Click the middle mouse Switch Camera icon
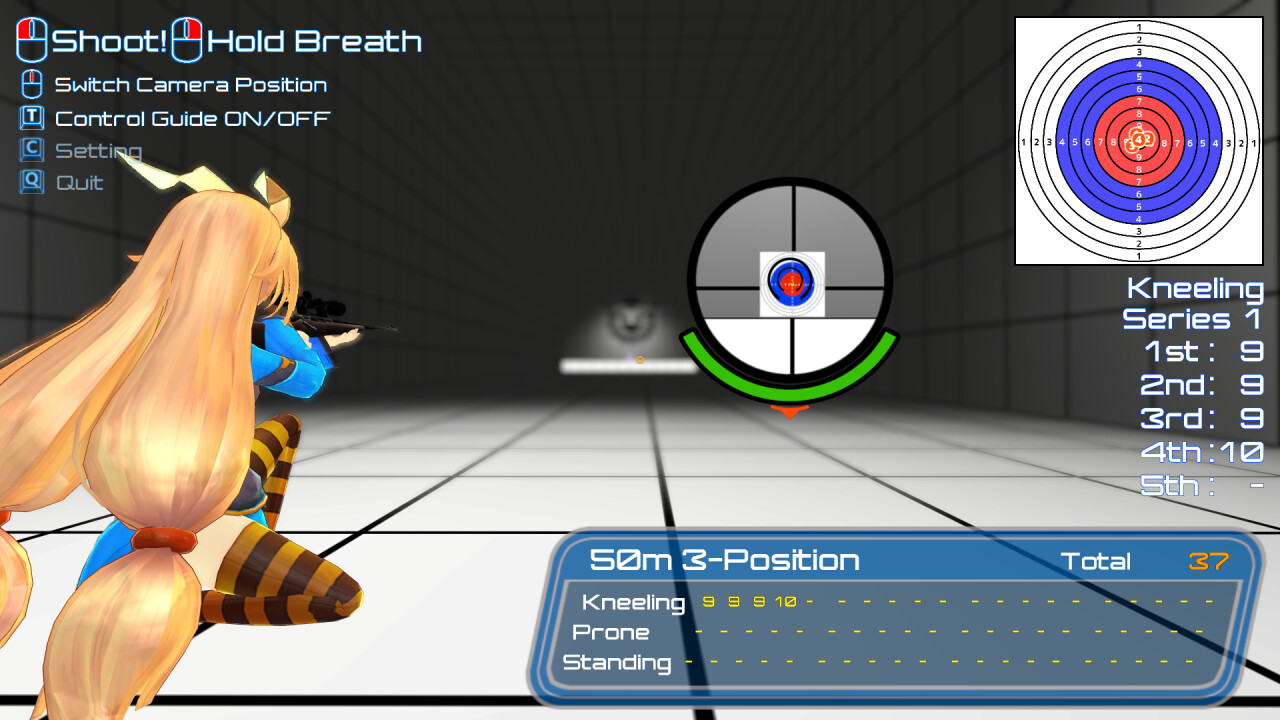 point(31,84)
